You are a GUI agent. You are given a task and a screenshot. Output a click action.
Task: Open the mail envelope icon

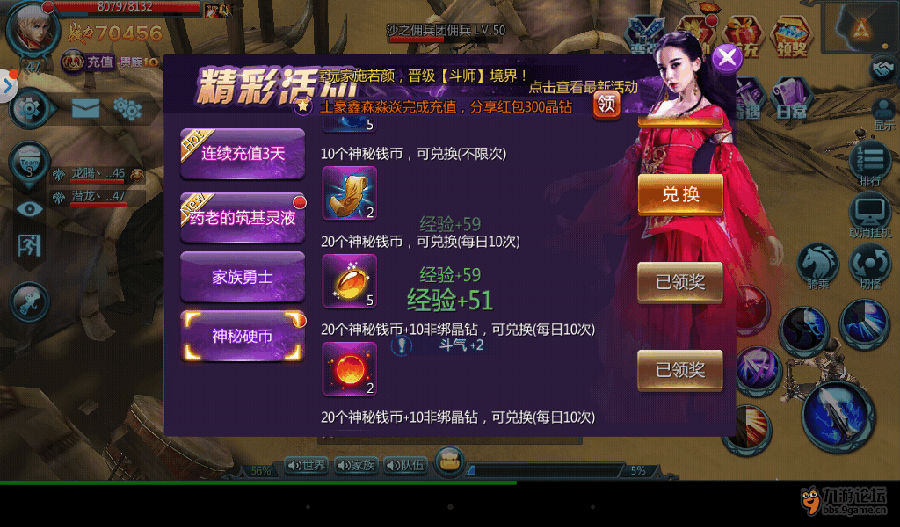pos(85,107)
